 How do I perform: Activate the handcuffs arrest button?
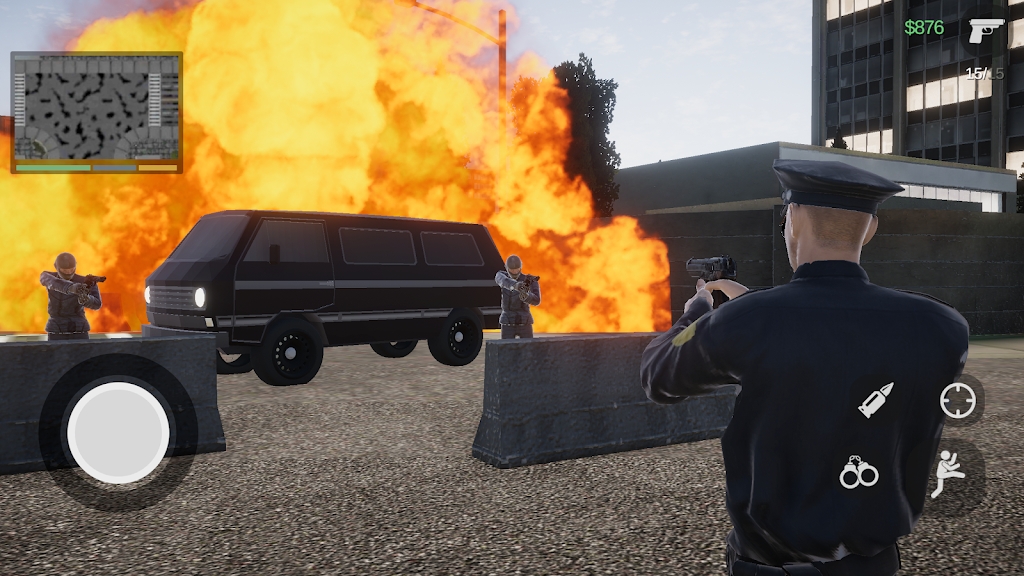tap(858, 472)
